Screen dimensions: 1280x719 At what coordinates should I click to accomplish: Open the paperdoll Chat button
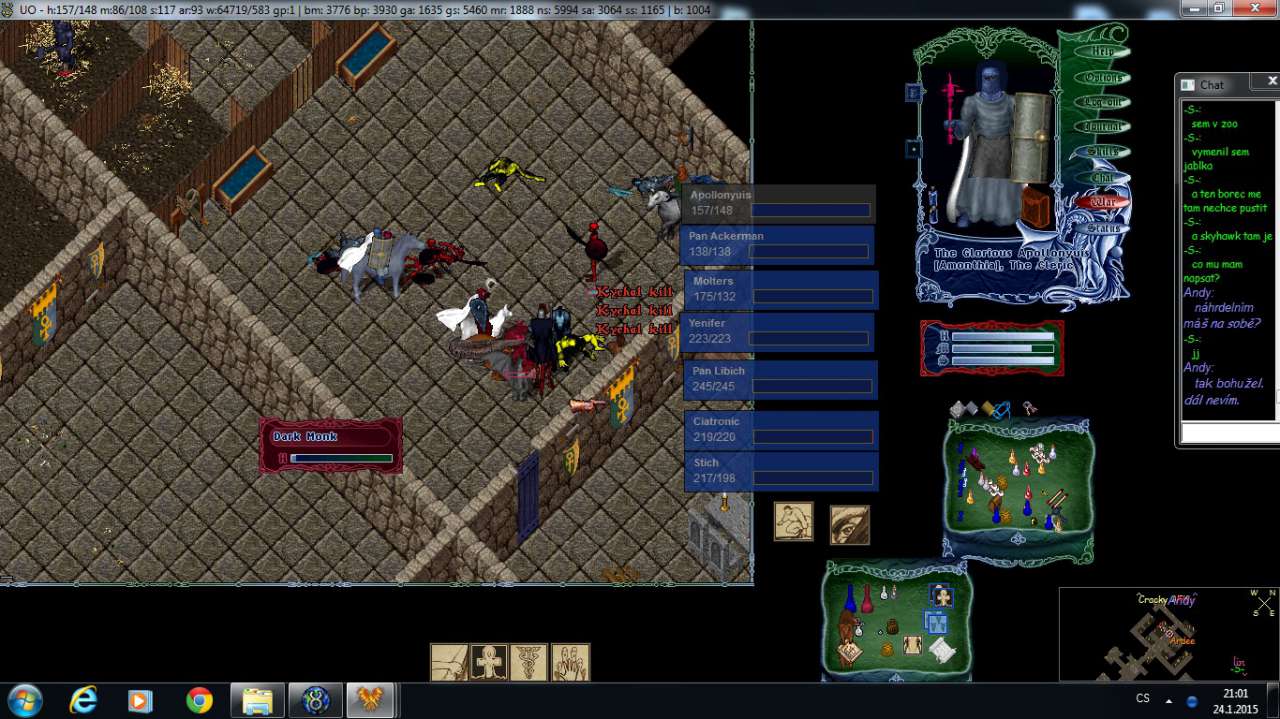pyautogui.click(x=1103, y=177)
